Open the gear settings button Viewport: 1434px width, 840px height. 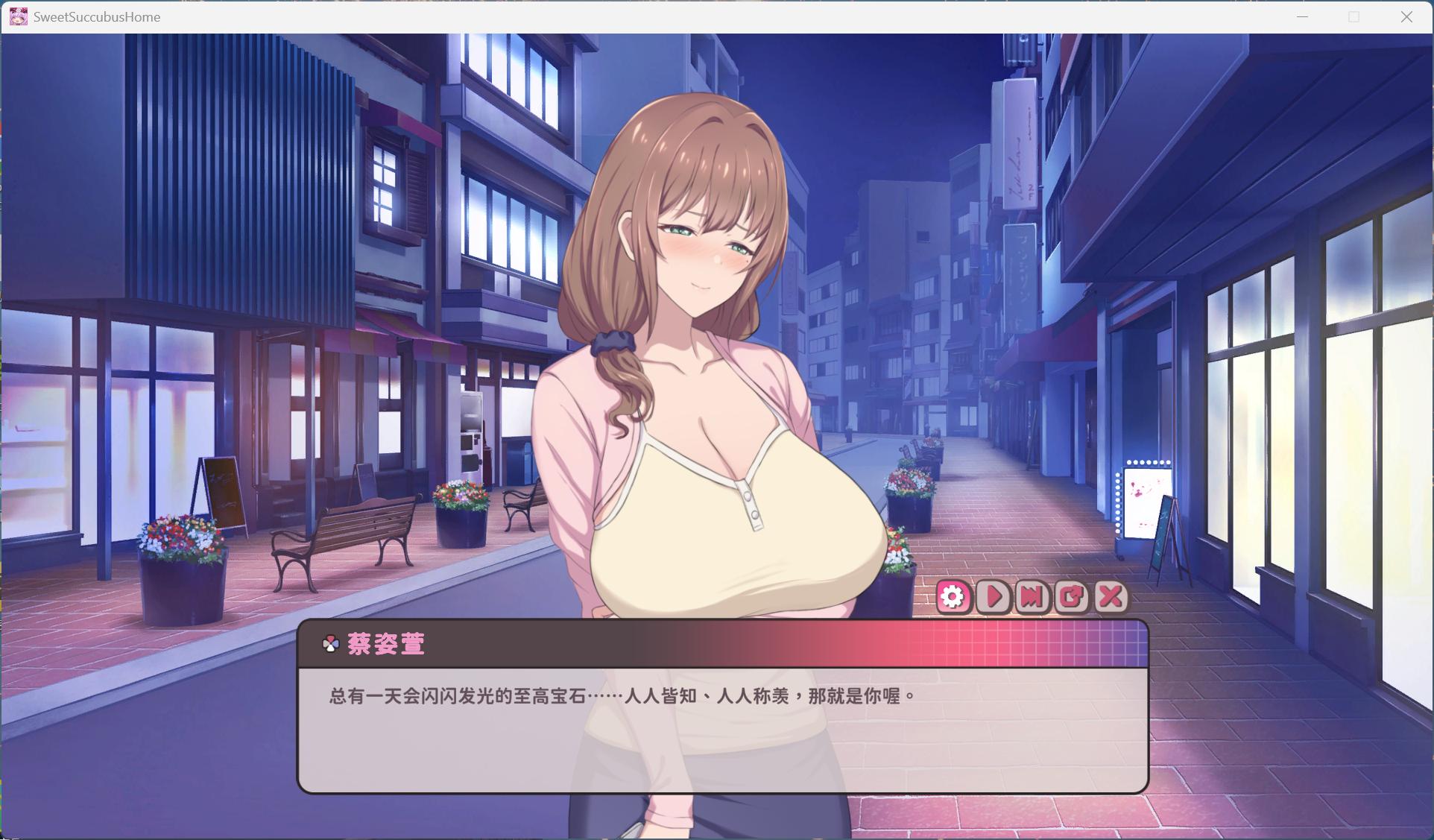tap(953, 597)
